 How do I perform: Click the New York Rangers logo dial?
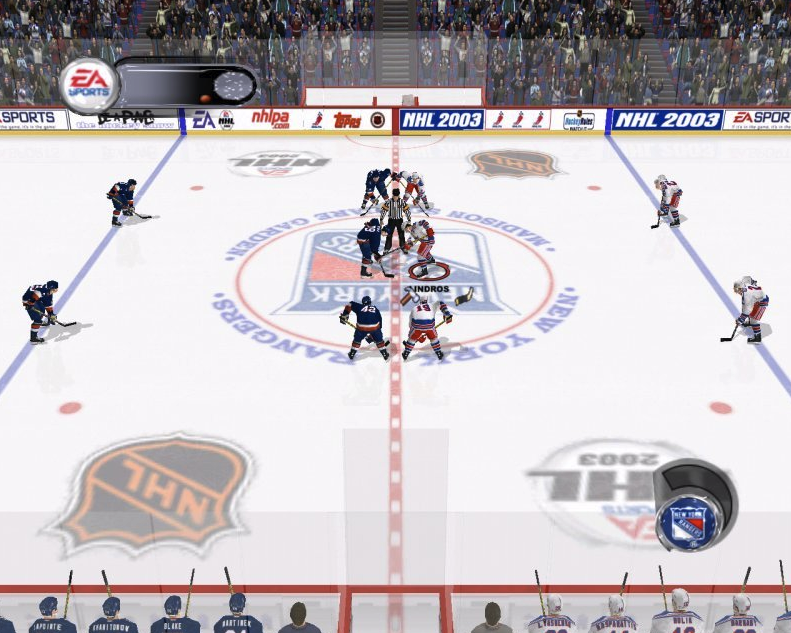[x=689, y=520]
